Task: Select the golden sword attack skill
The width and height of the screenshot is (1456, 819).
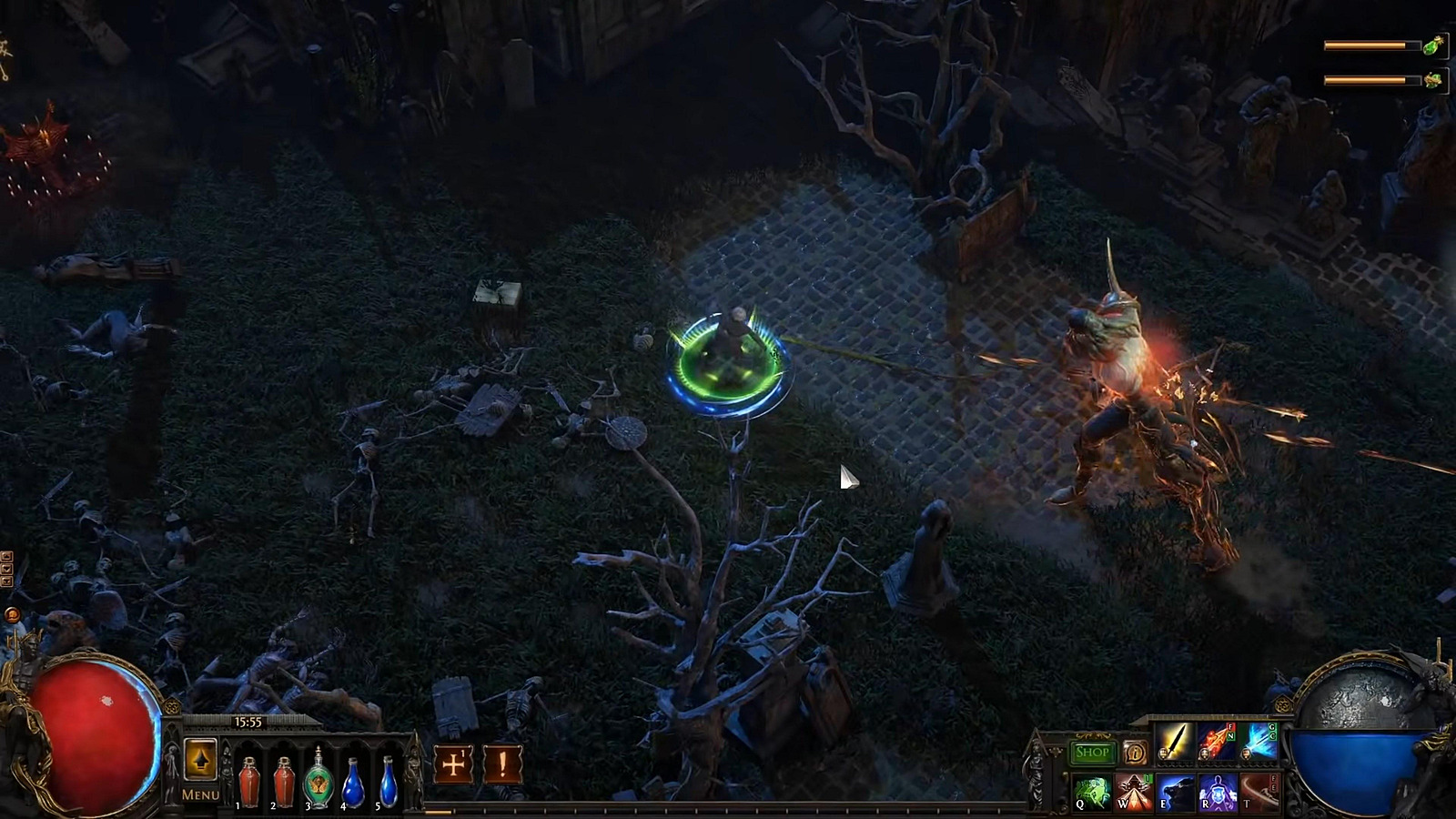Action: click(1175, 743)
